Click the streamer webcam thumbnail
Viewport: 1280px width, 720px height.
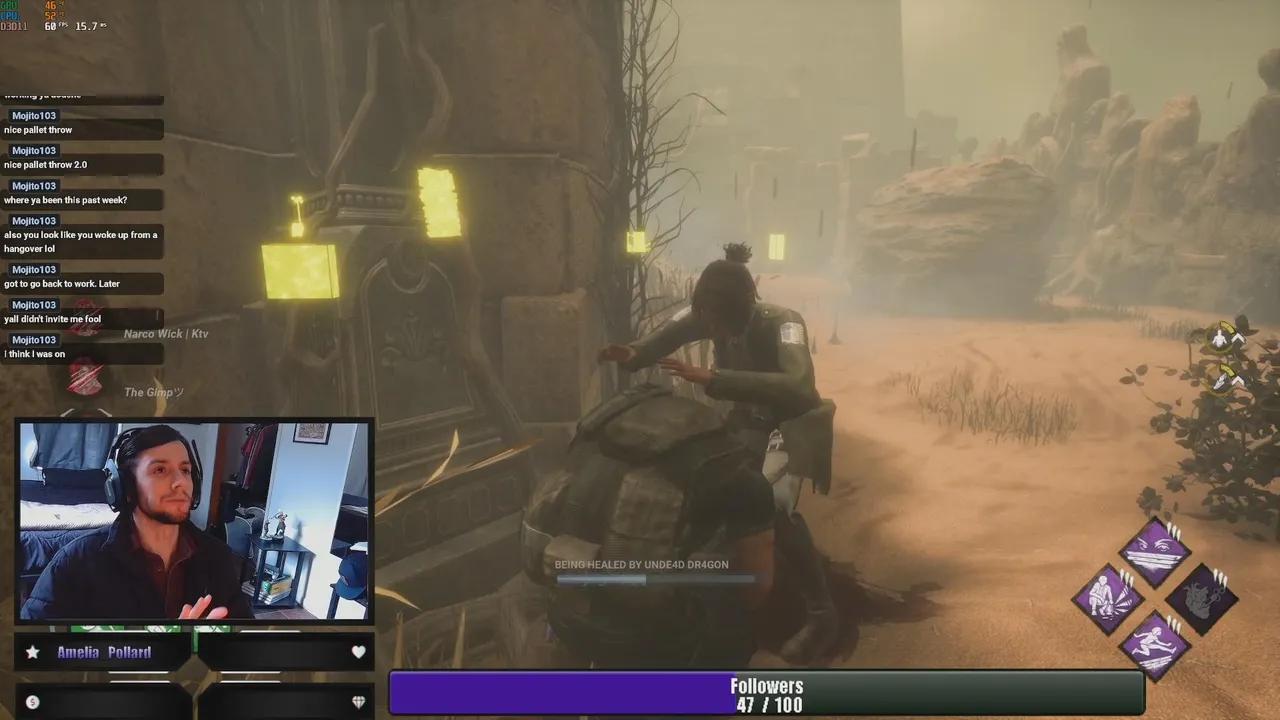[x=195, y=520]
